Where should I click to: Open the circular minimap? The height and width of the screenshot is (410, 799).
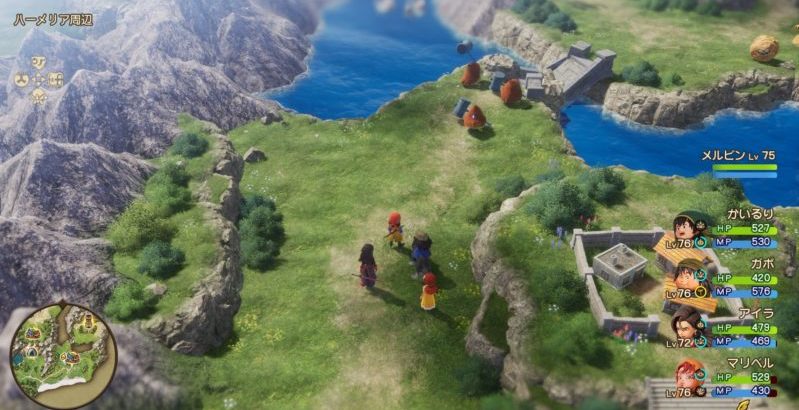click(62, 351)
